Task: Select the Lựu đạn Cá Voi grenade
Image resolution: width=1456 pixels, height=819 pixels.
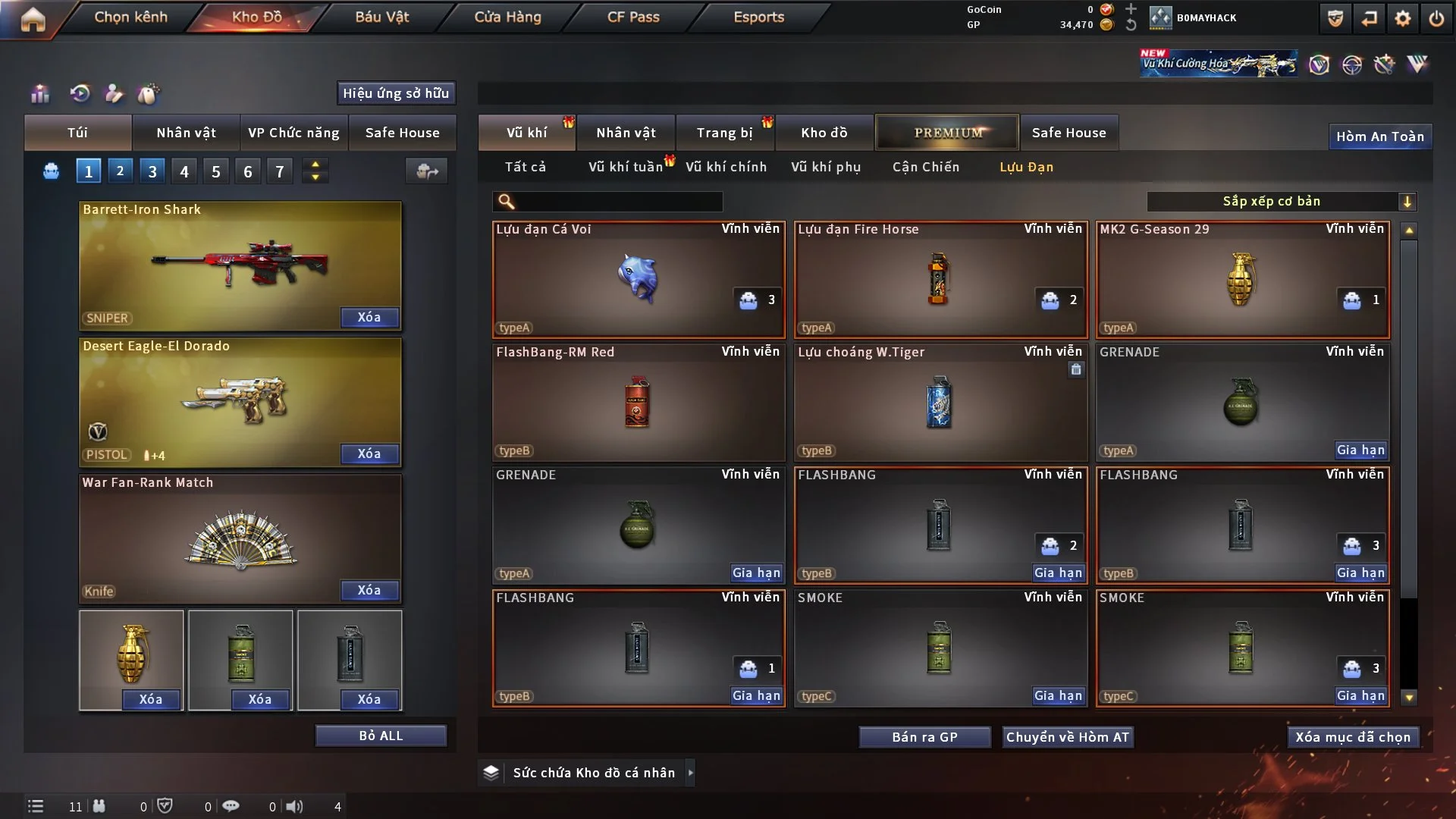Action: click(x=638, y=279)
